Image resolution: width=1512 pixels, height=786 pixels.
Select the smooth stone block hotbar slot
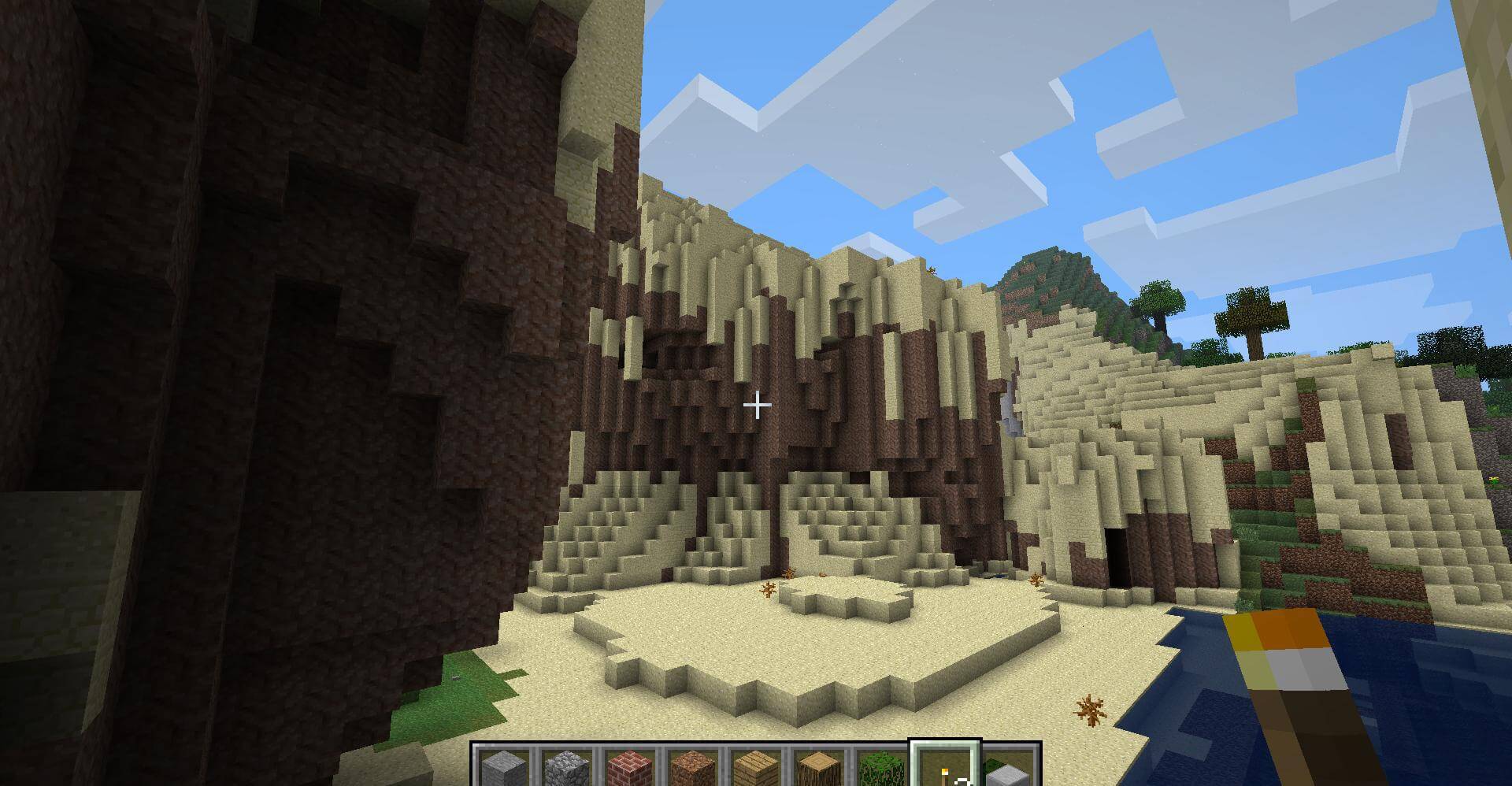[x=503, y=769]
